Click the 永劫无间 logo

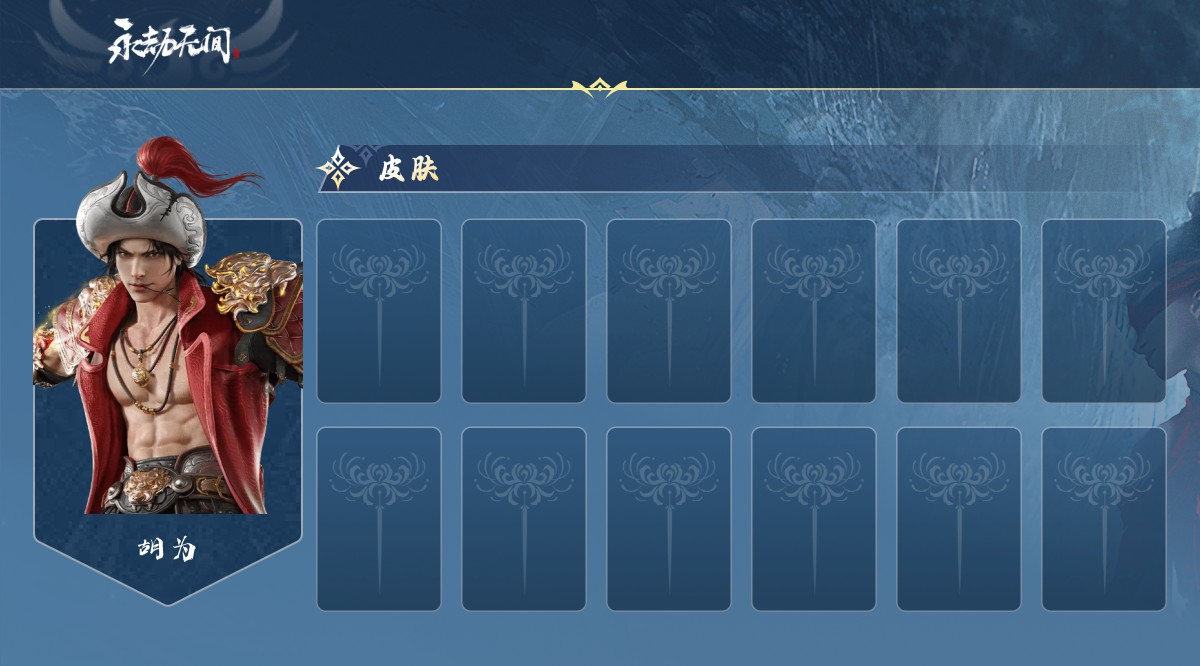coord(174,42)
